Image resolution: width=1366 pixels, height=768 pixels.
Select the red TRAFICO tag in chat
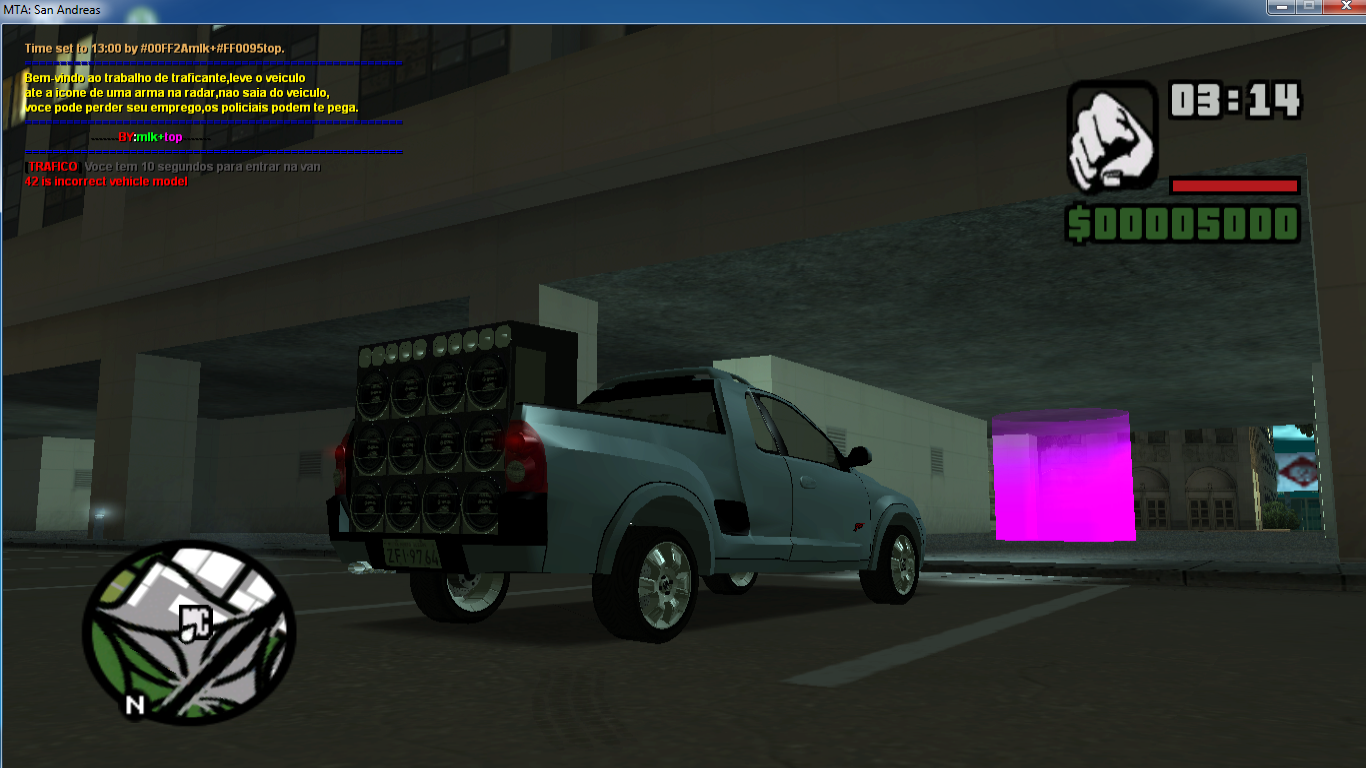click(x=51, y=166)
